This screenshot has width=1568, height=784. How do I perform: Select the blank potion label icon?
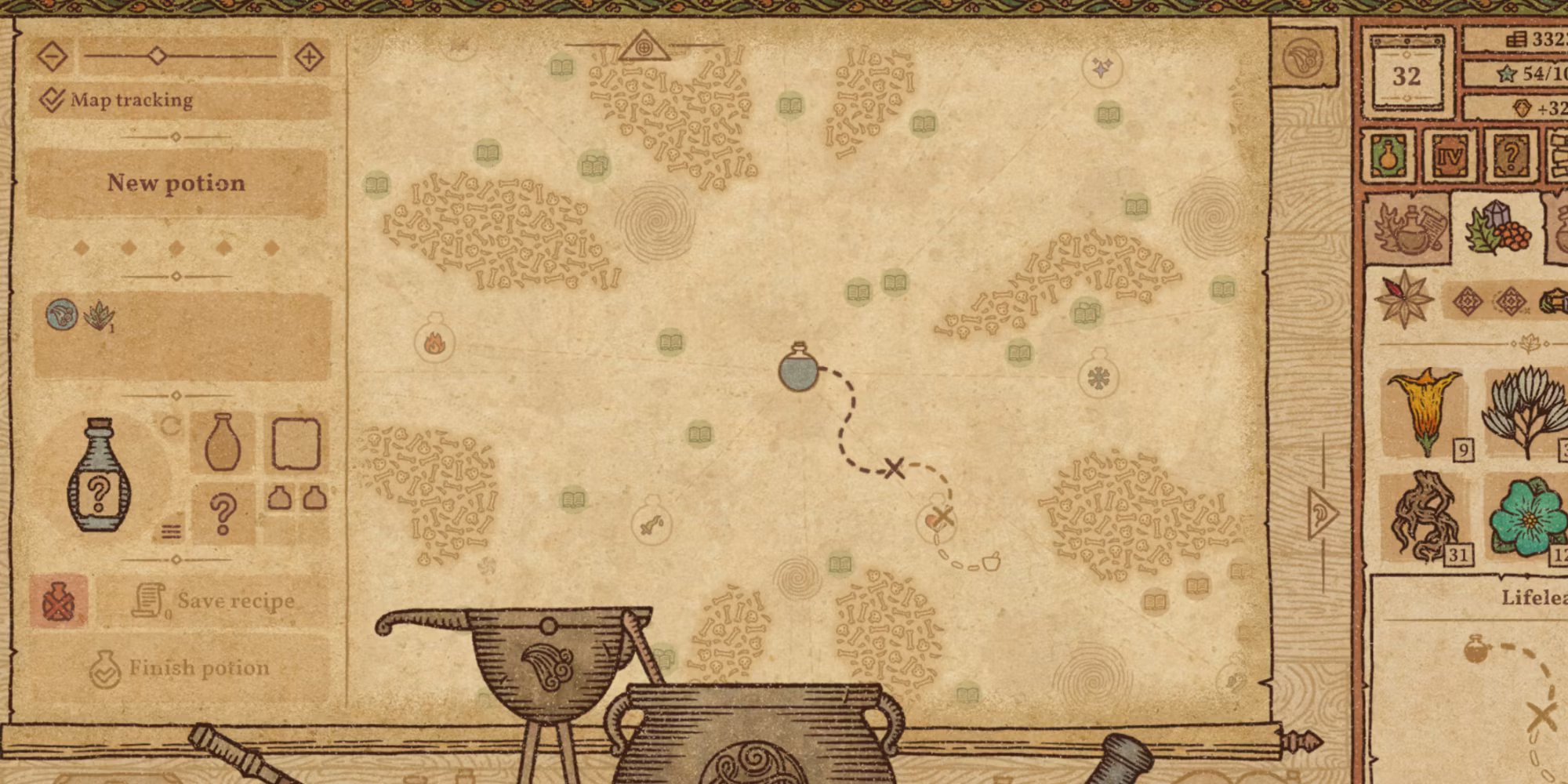click(x=296, y=445)
